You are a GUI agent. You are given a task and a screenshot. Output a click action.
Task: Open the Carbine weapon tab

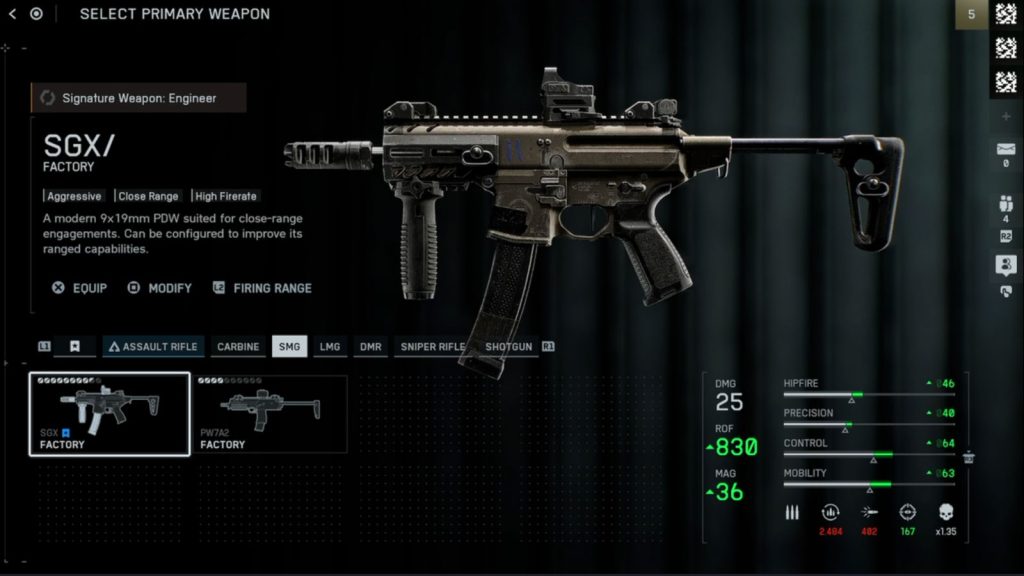[x=238, y=347]
